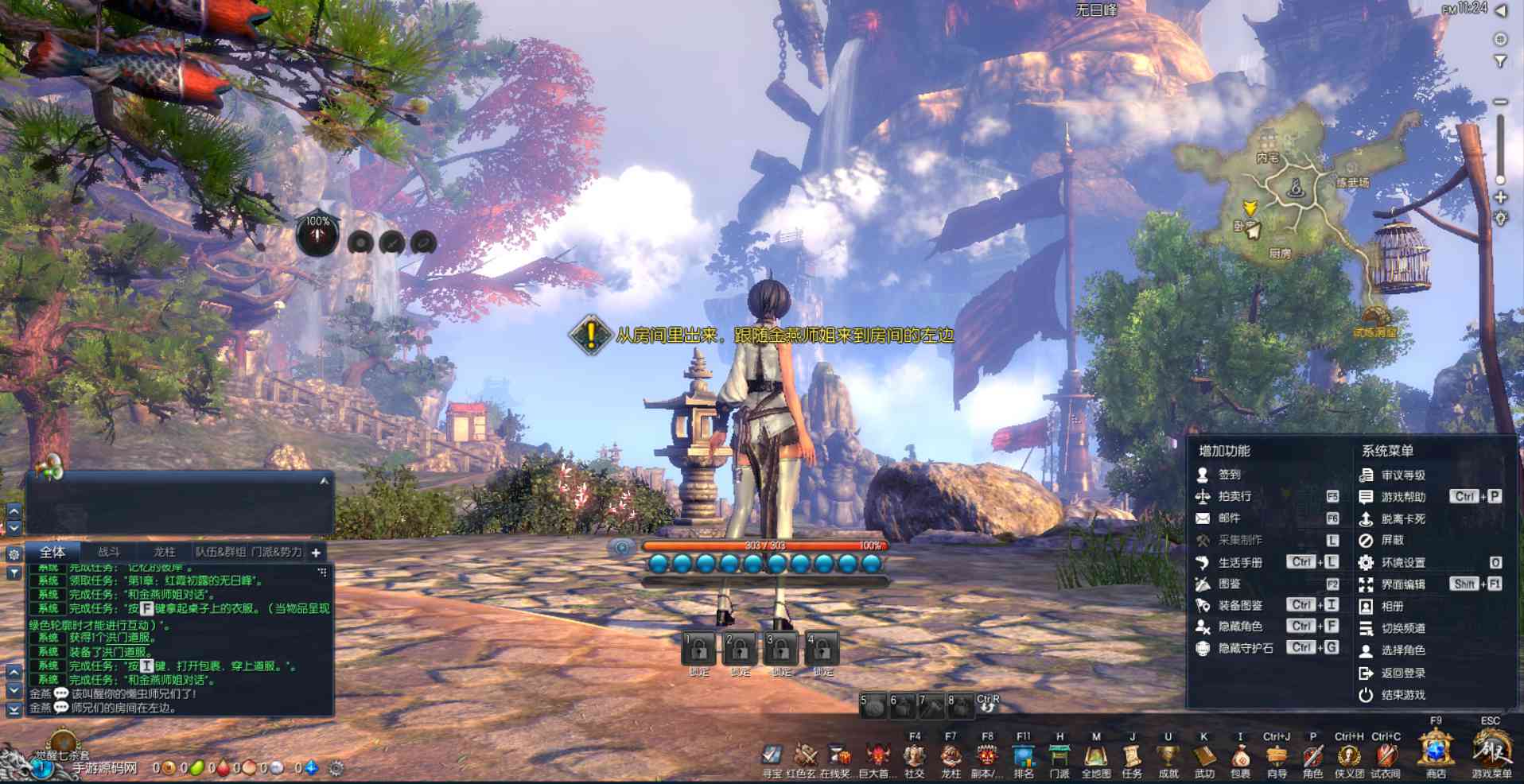
Task: Select 环境设置 in the system menu
Action: click(1402, 563)
